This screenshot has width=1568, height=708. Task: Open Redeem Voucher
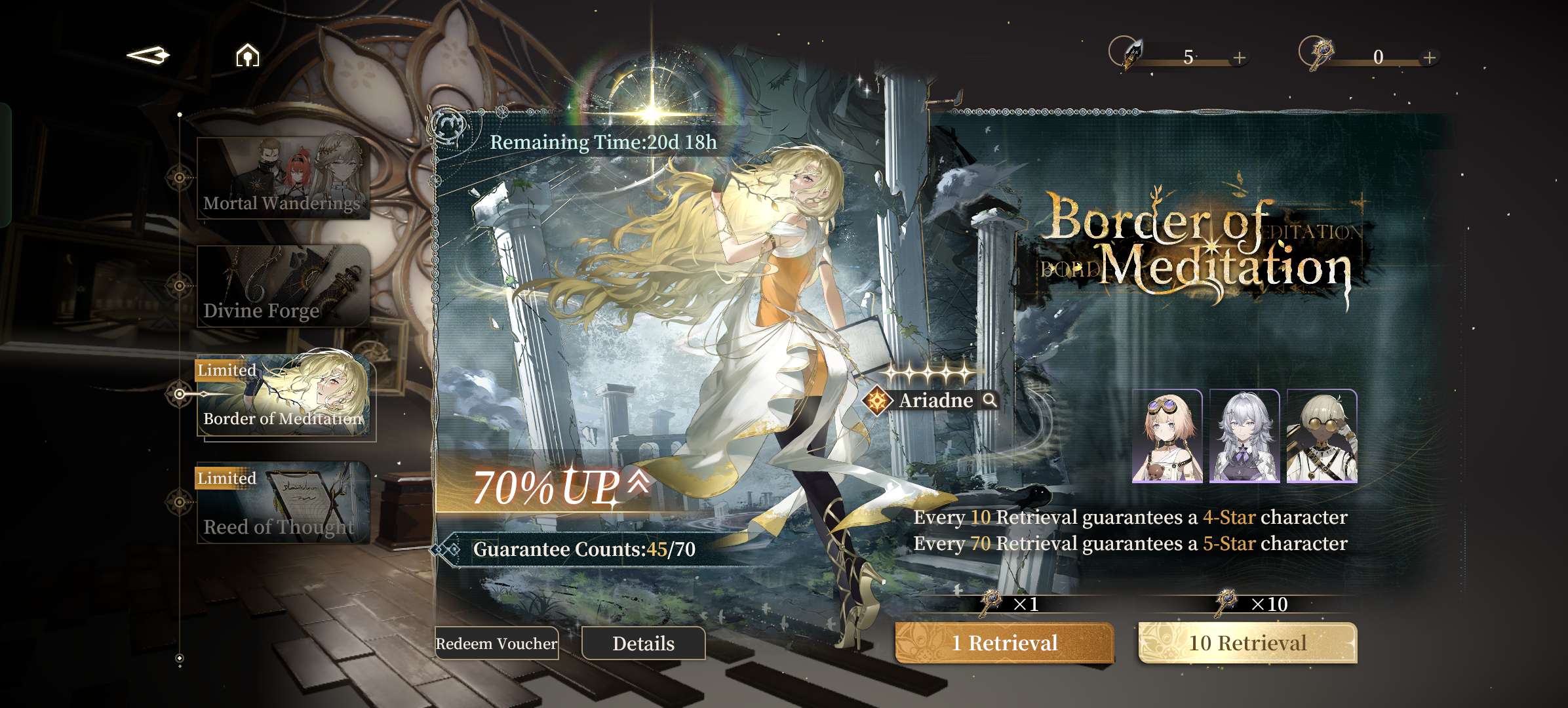point(496,643)
